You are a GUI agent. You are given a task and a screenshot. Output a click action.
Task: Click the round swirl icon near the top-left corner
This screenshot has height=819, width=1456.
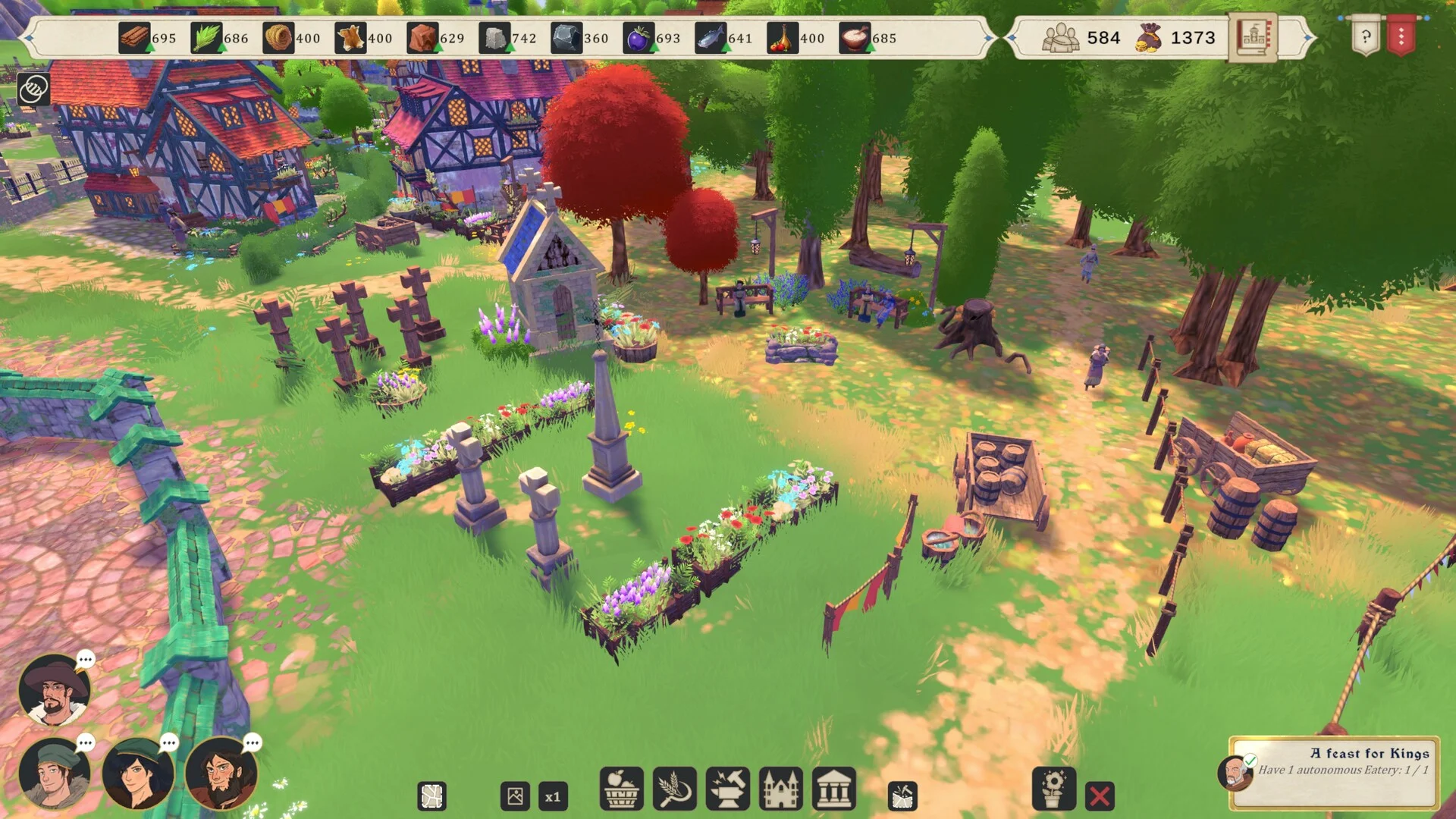33,89
